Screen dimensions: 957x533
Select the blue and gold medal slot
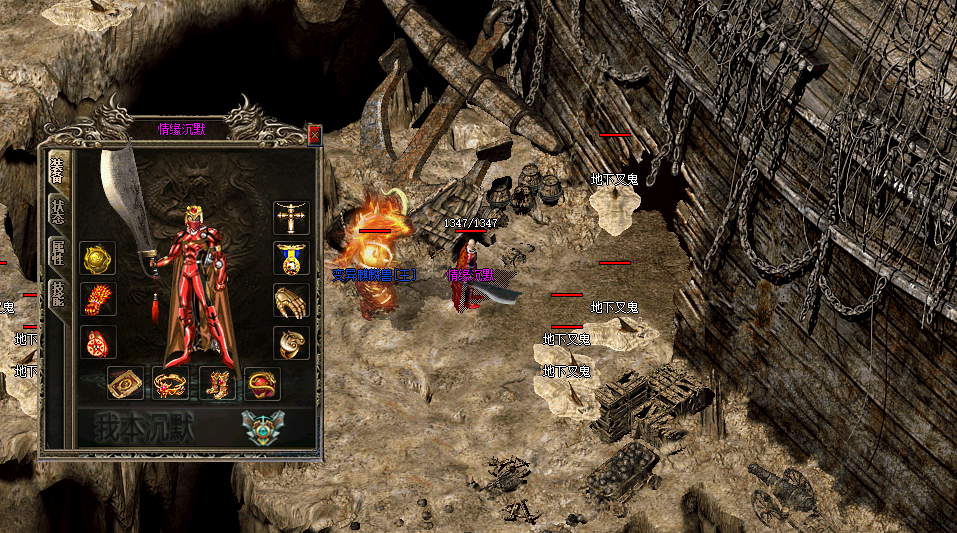click(x=291, y=258)
